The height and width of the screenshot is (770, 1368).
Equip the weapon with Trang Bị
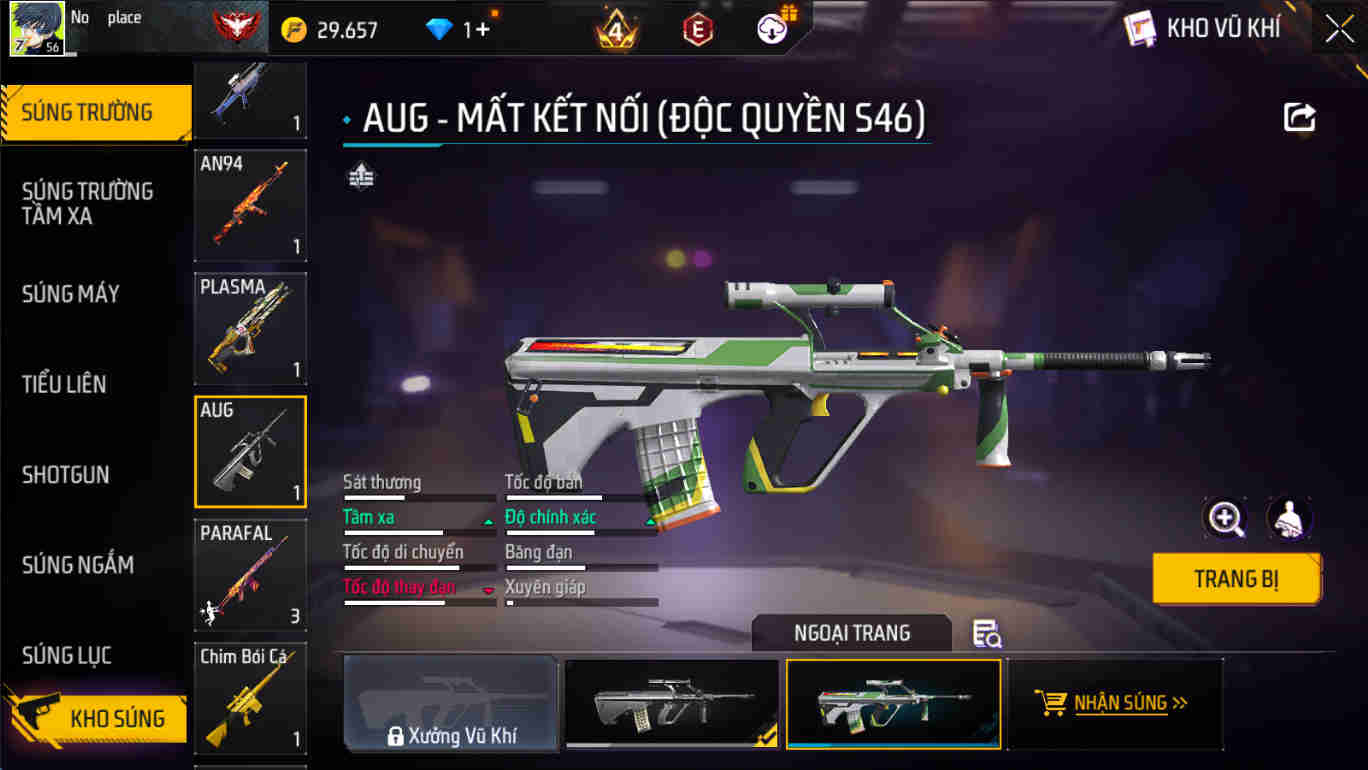pyautogui.click(x=1236, y=579)
